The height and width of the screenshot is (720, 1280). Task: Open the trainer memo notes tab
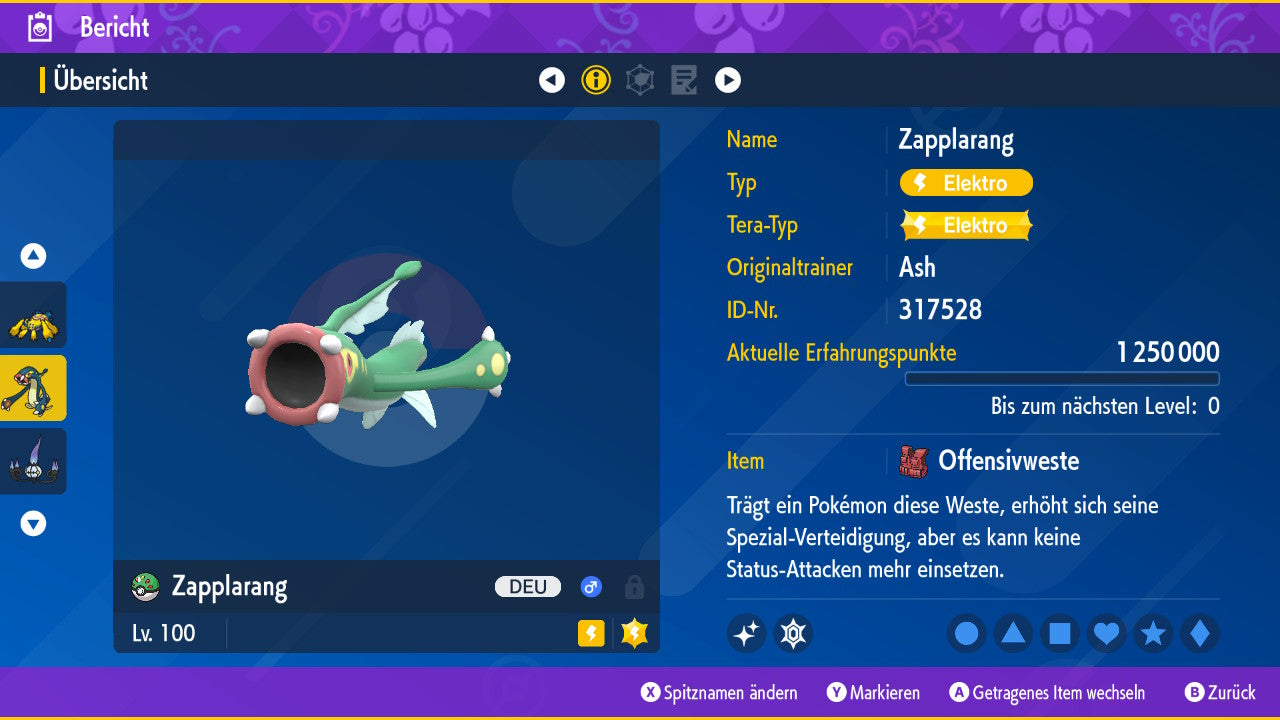pyautogui.click(x=684, y=80)
